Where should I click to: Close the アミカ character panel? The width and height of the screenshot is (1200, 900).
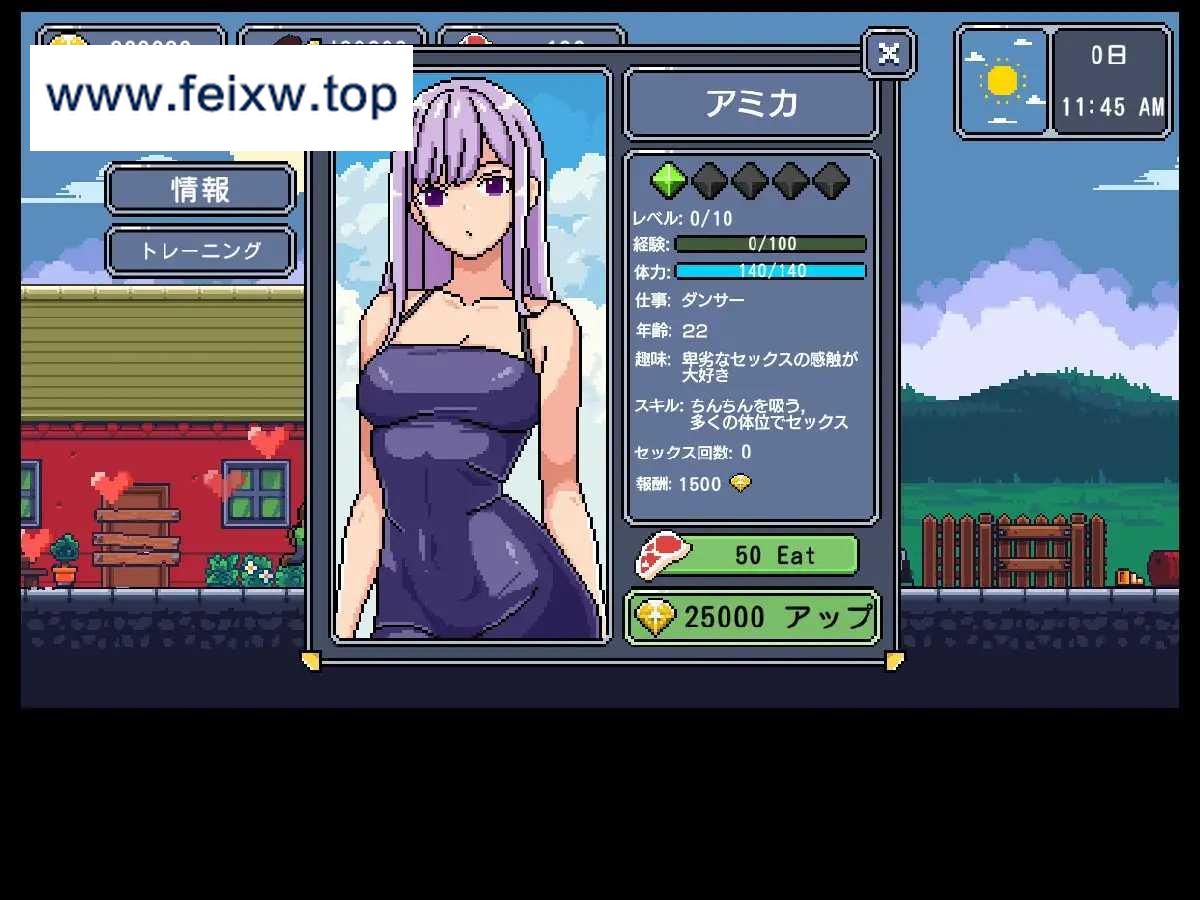click(x=888, y=53)
